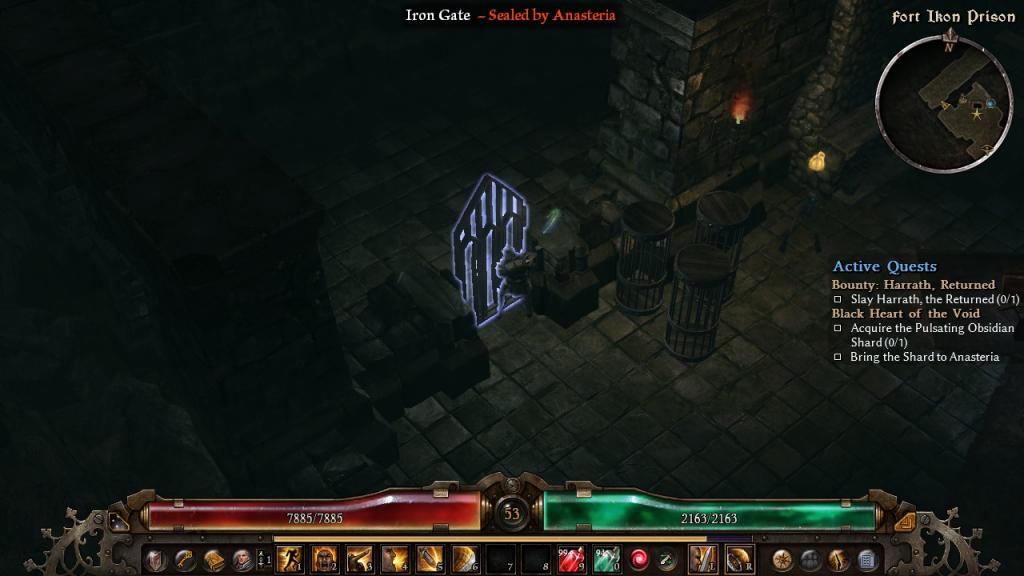
Task: Click the red swirl orb button
Action: 639,559
